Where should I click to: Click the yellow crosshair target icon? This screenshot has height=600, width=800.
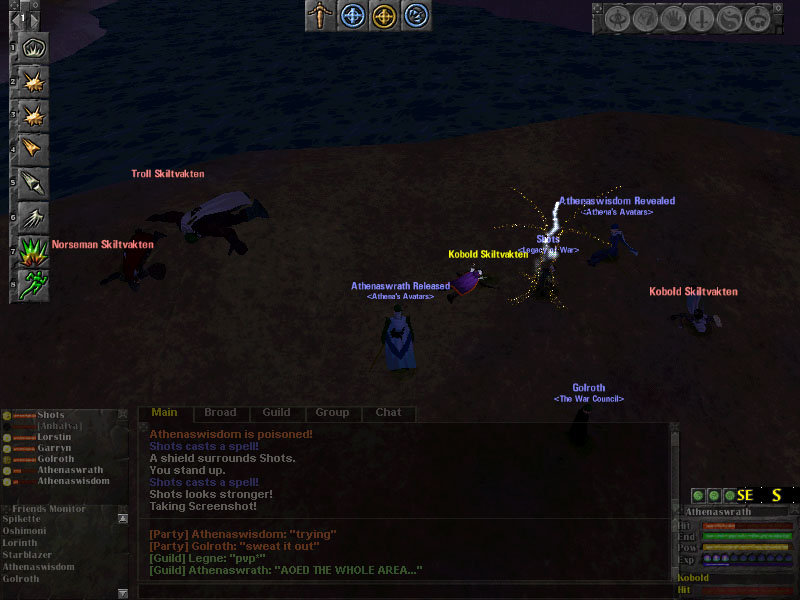tap(384, 15)
